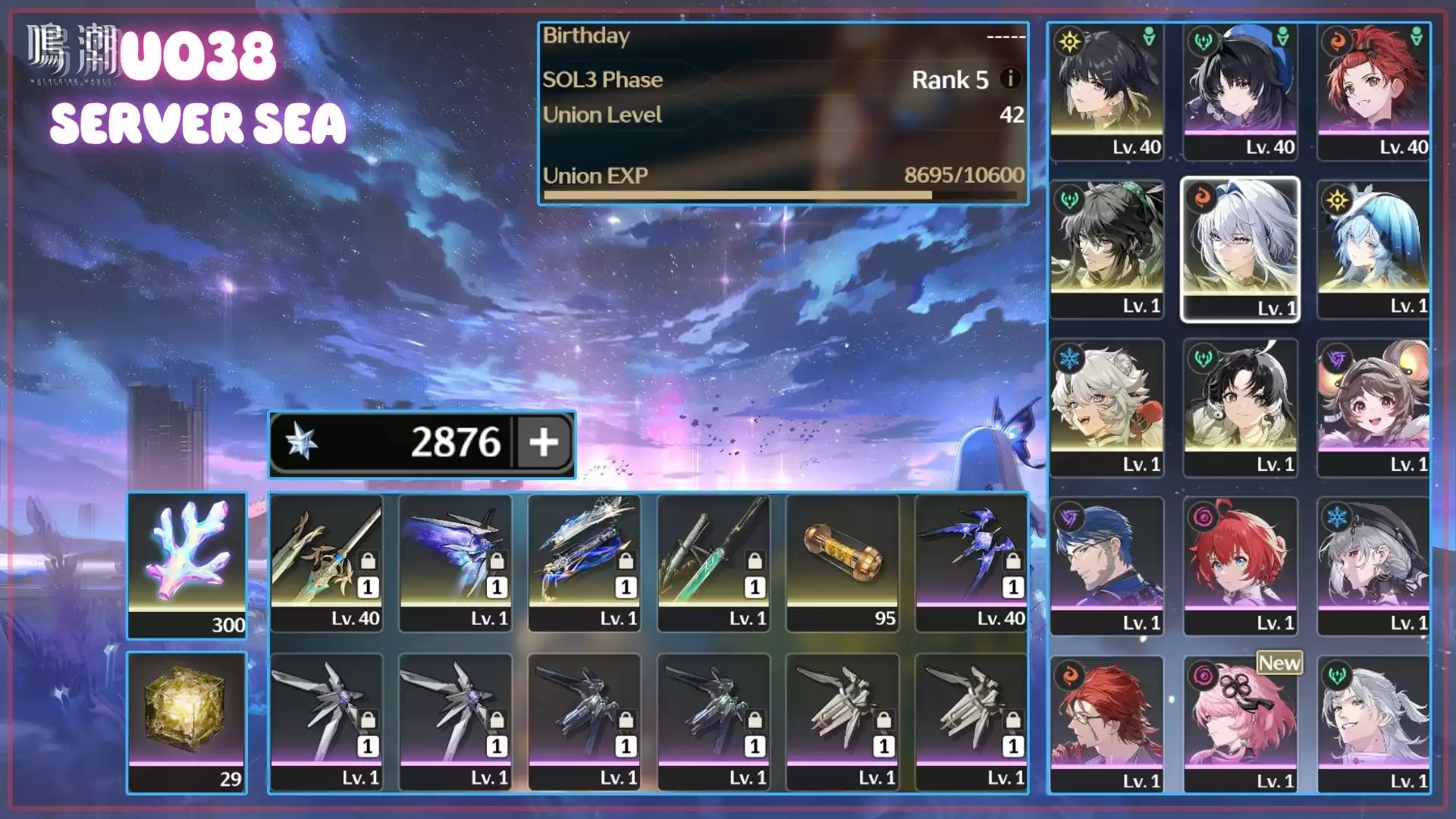Choose the red-haired Fusion character at Lv. 40
Screen dimensions: 1456x819
(x=1373, y=91)
